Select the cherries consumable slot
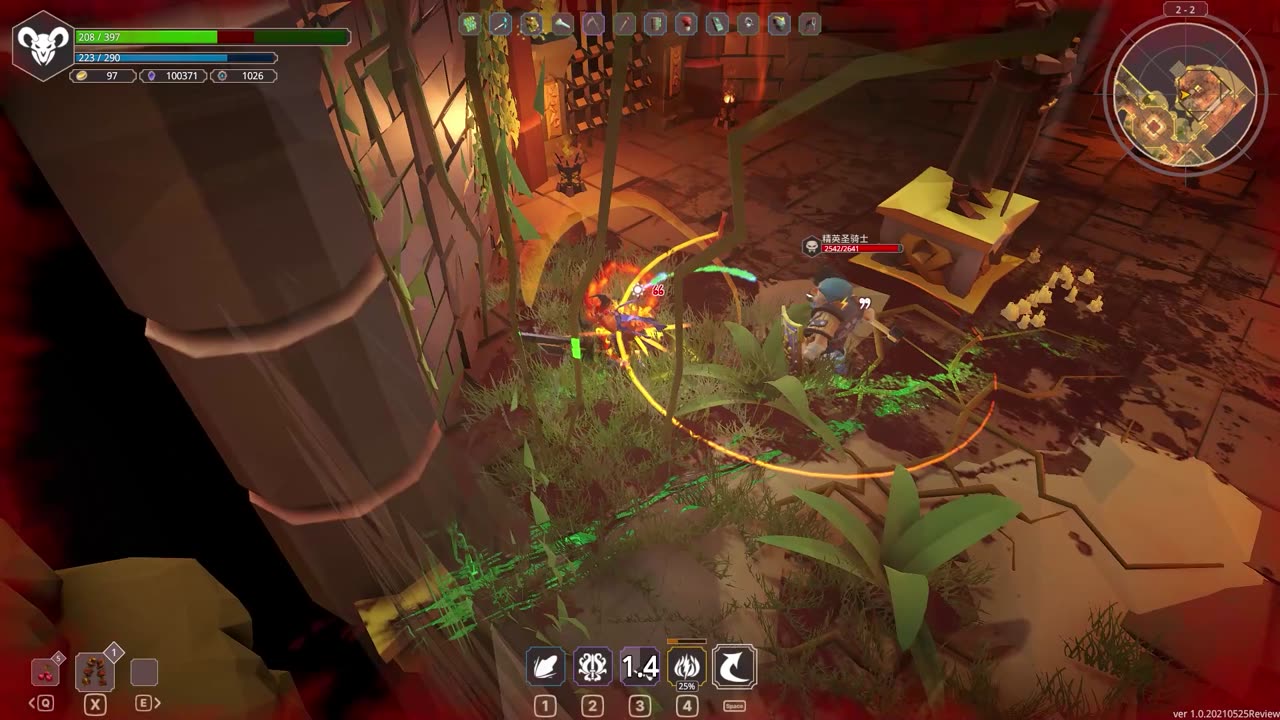The height and width of the screenshot is (720, 1280). [x=45, y=672]
